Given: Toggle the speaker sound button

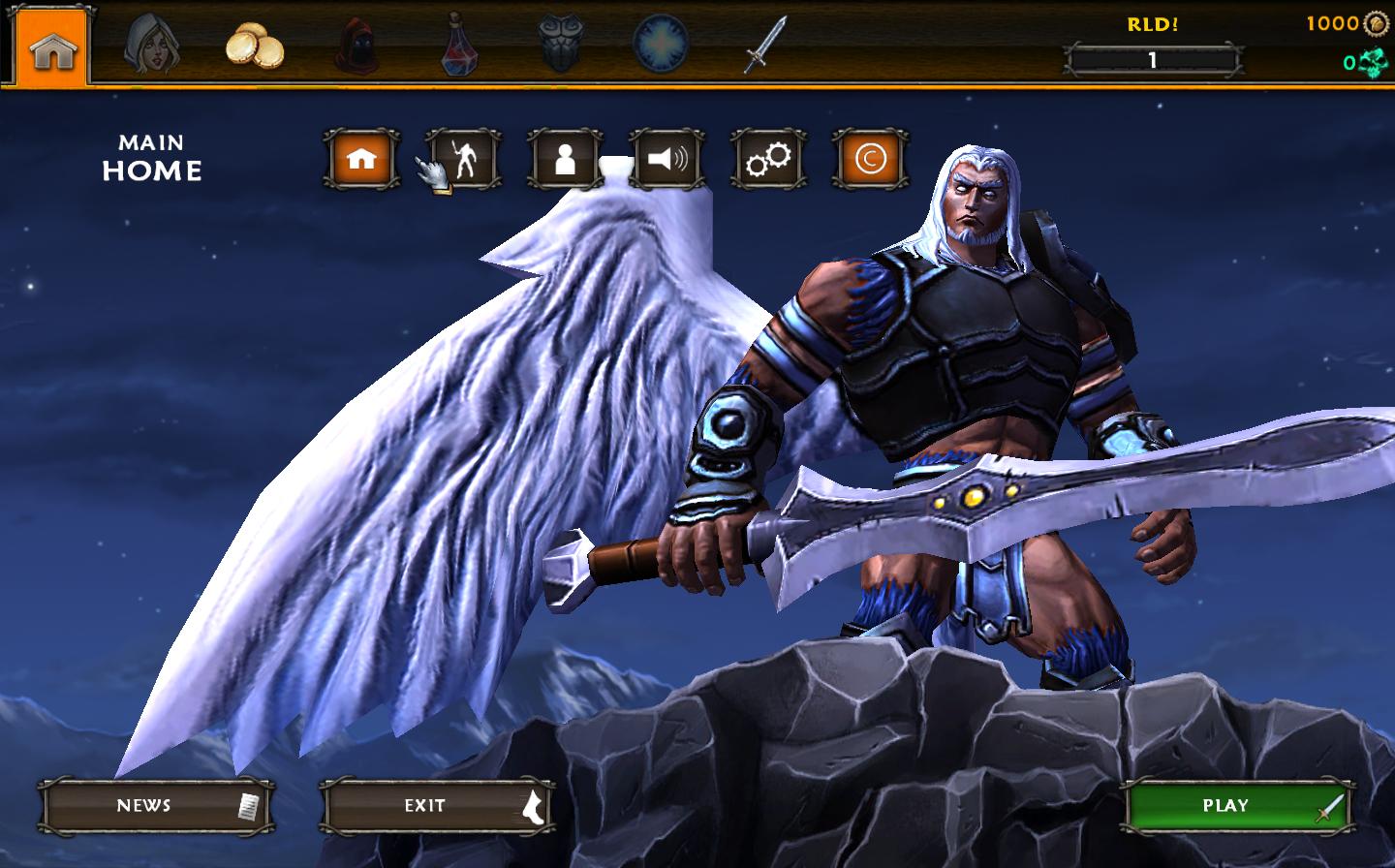Looking at the screenshot, I should (666, 159).
